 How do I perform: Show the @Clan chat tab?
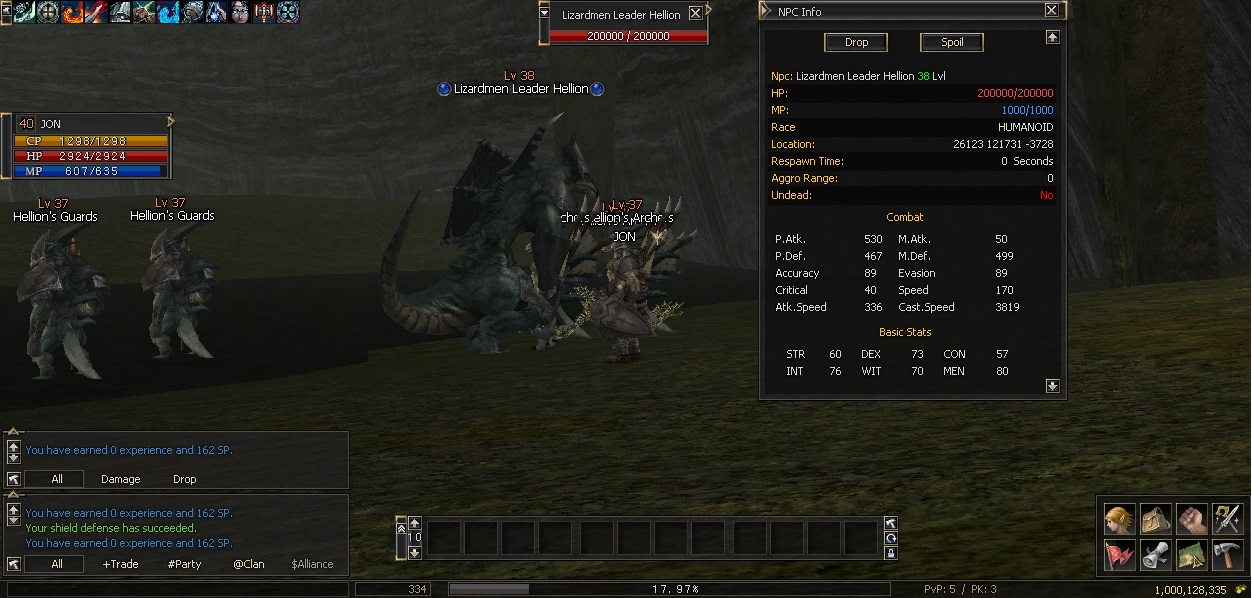pos(249,564)
